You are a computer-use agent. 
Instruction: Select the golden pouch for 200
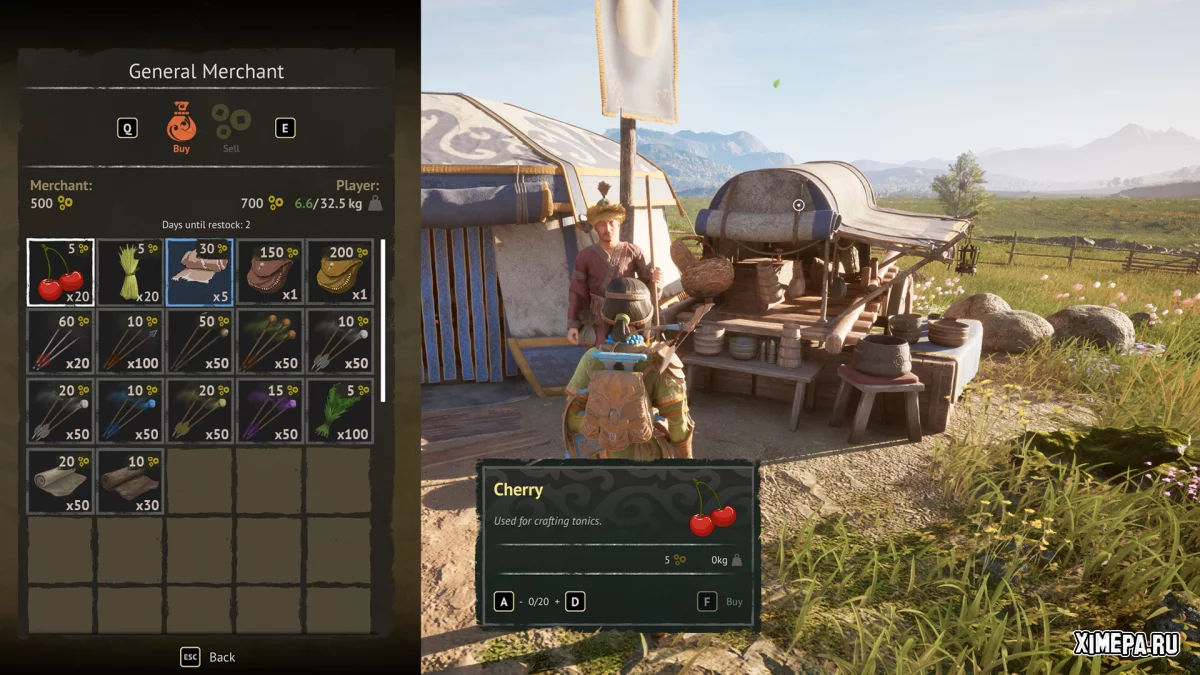pyautogui.click(x=340, y=272)
